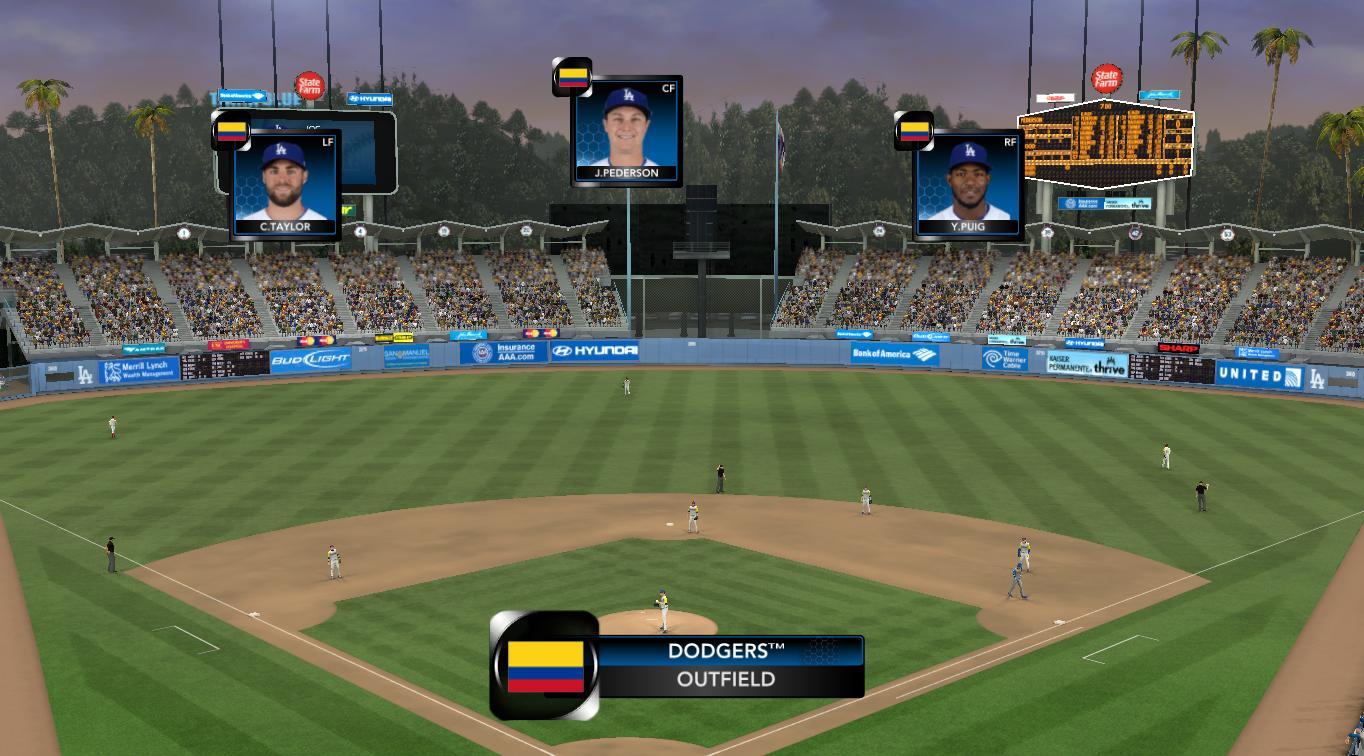Screen dimensions: 1364x756
Task: Click the Dodgers Outfield banner
Action: [726, 665]
